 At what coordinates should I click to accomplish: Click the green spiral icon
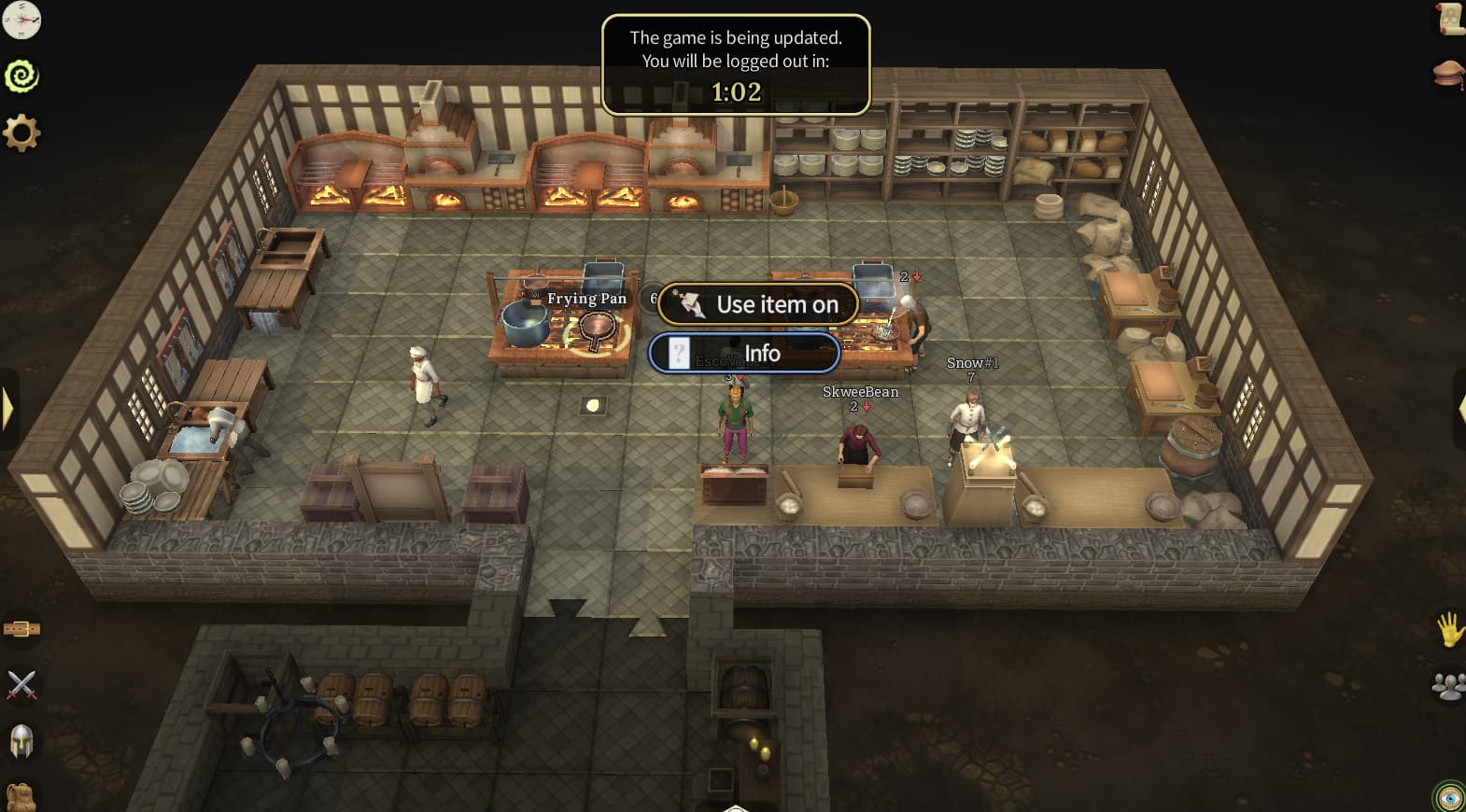coord(21,76)
